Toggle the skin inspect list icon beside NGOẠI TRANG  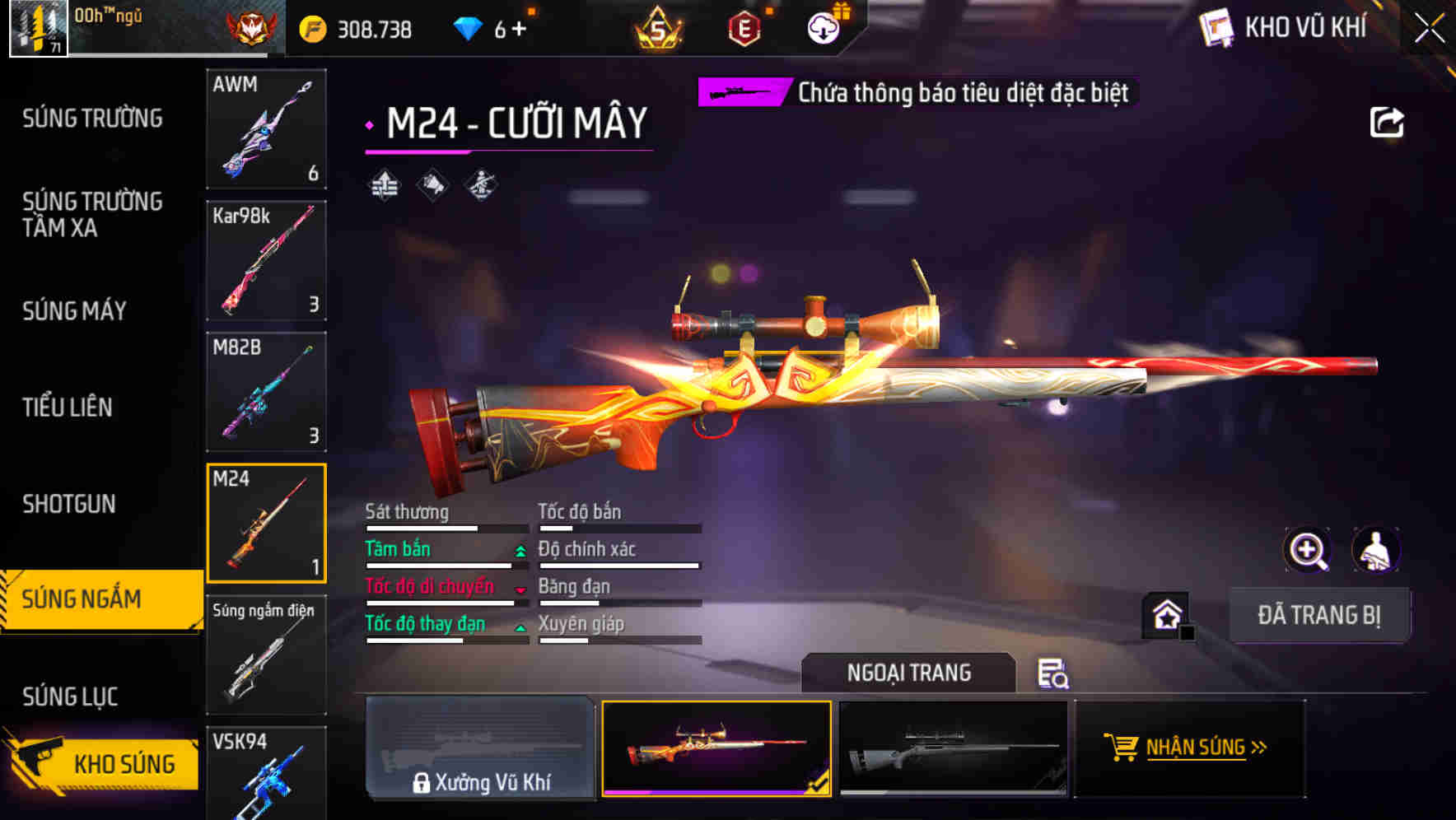(1055, 673)
